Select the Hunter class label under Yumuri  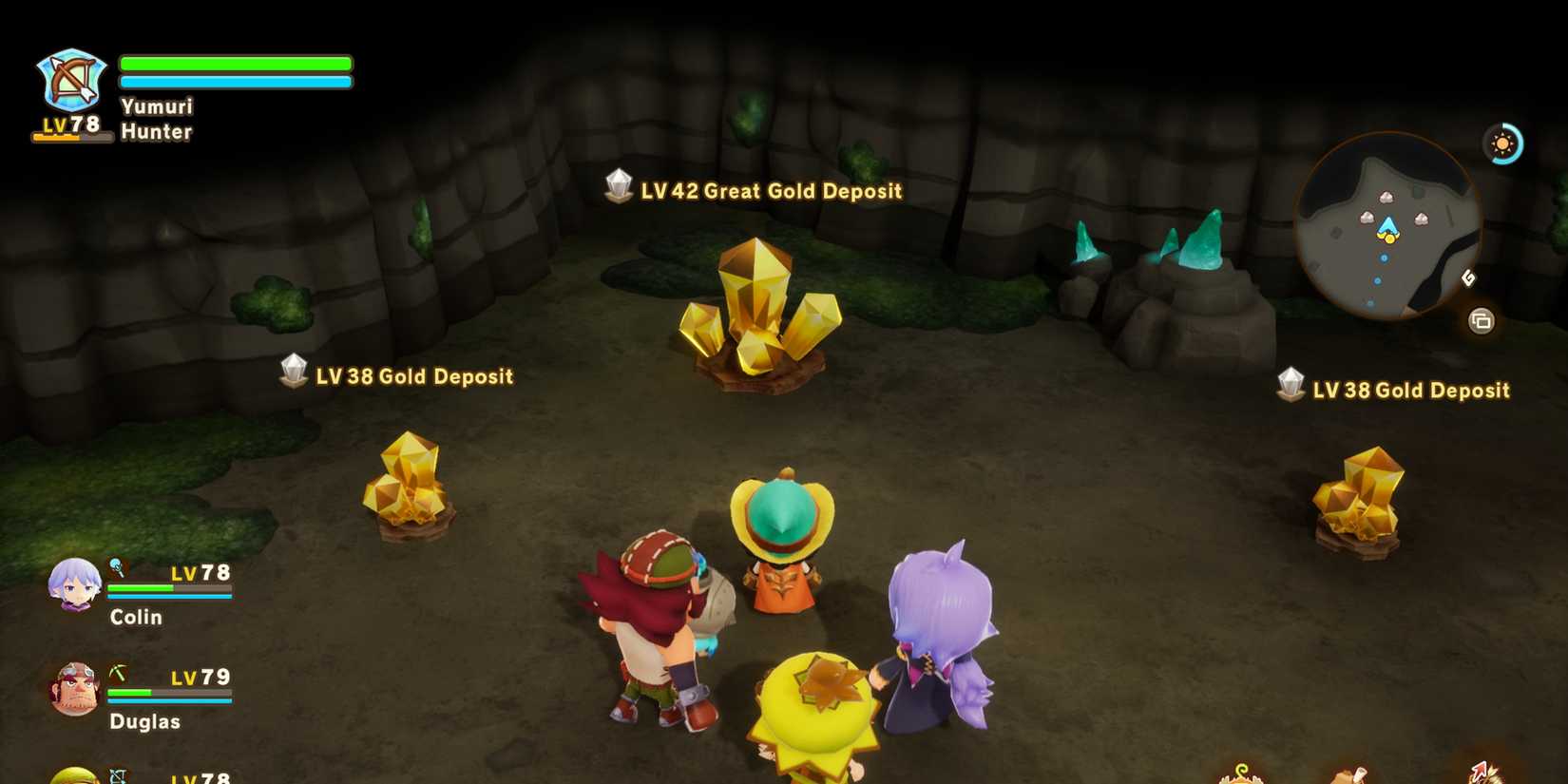[x=156, y=132]
